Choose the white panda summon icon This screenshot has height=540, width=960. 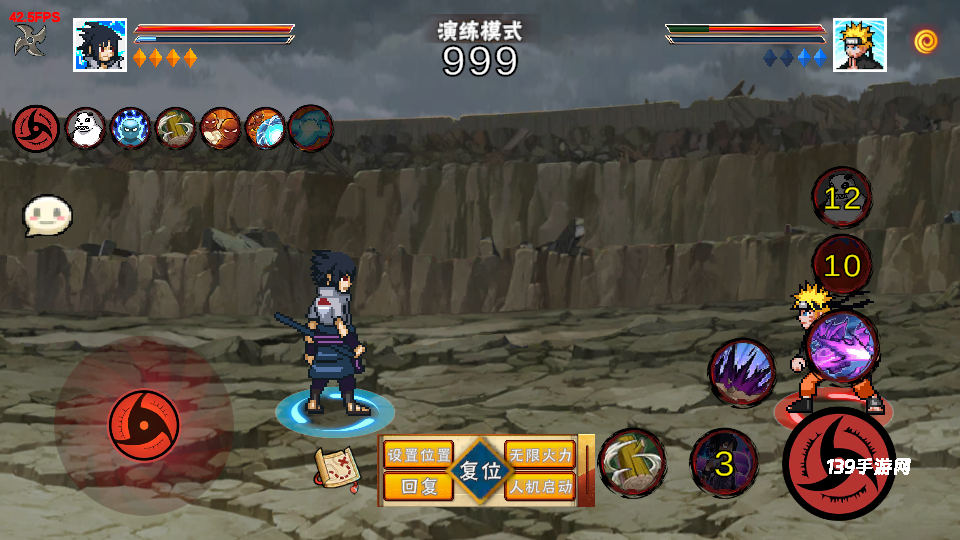[85, 128]
